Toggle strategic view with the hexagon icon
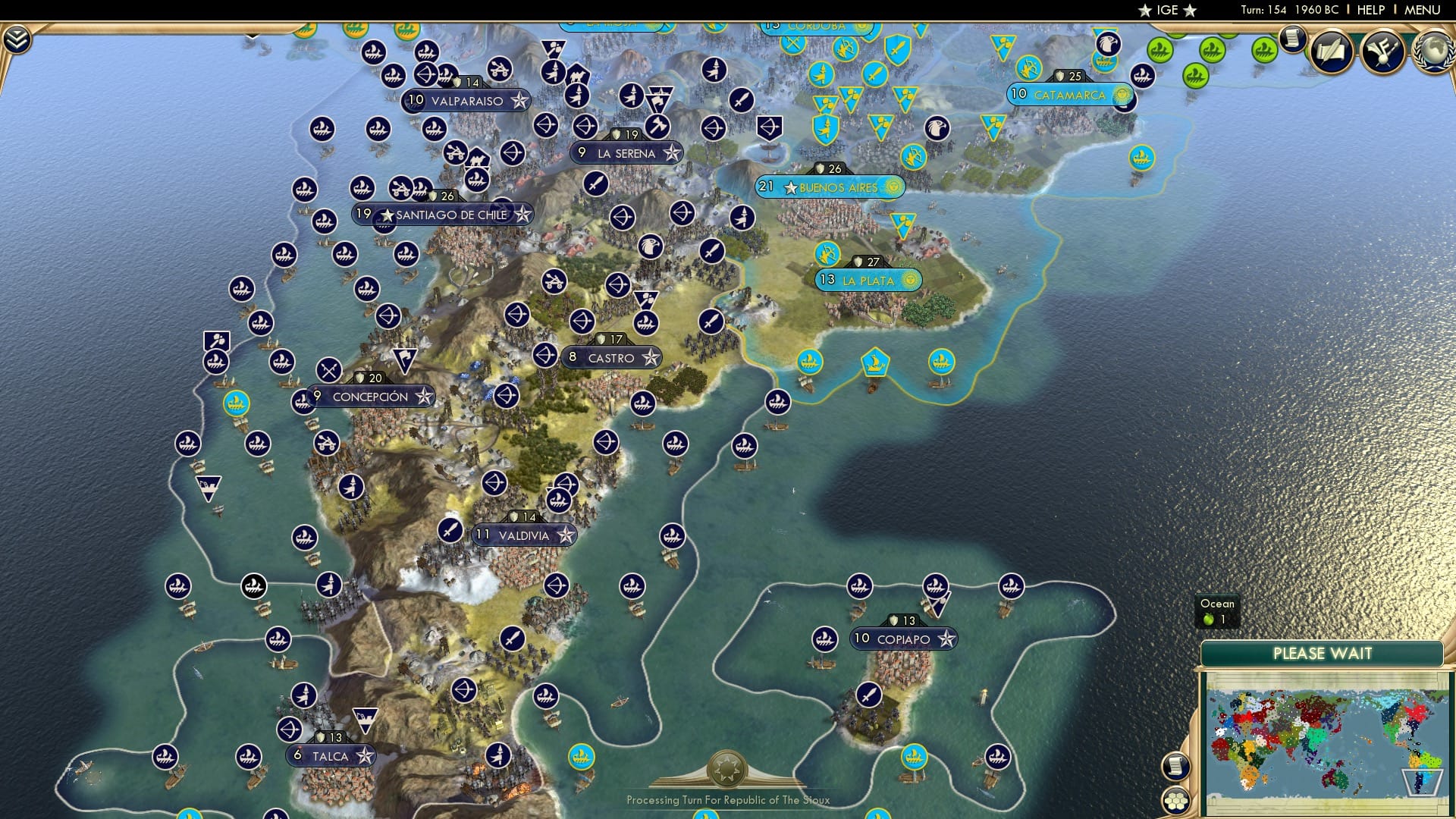This screenshot has width=1456, height=819. 1175,801
